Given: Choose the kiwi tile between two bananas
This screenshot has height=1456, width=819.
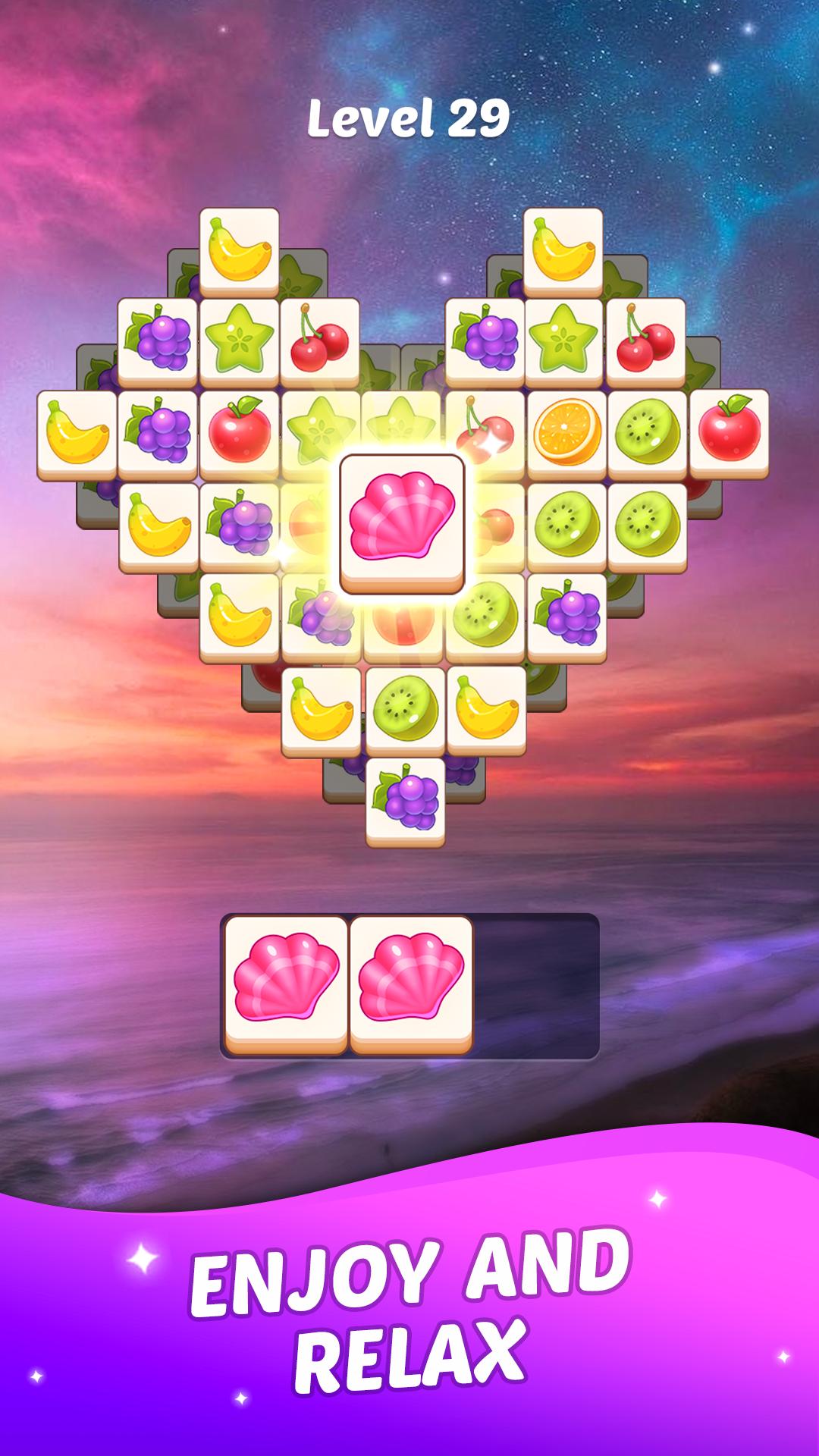Looking at the screenshot, I should (x=405, y=708).
